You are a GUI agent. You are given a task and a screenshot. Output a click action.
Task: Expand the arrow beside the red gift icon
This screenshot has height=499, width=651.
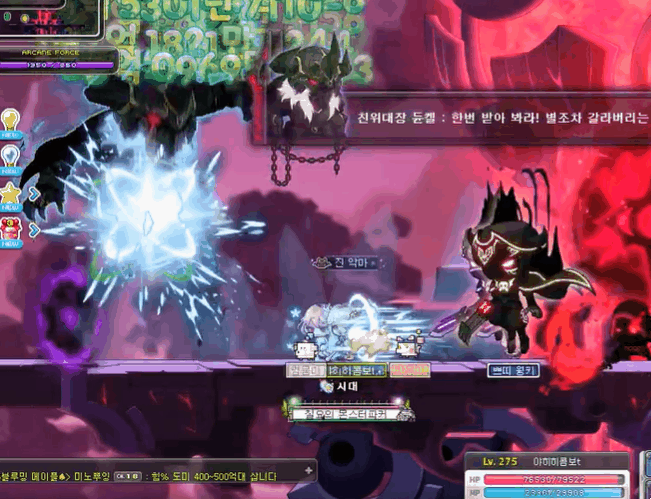(33, 229)
